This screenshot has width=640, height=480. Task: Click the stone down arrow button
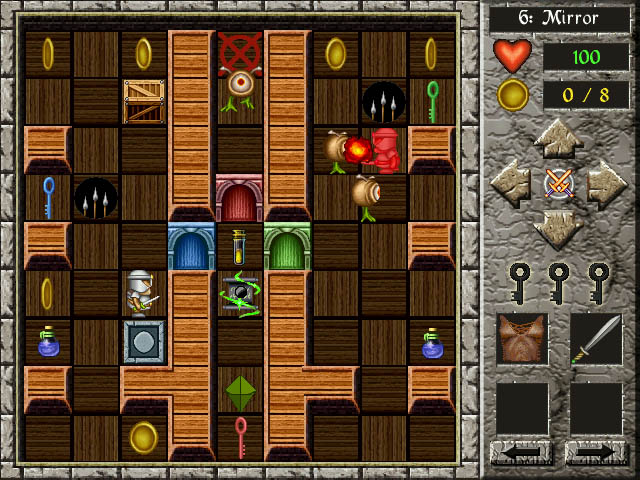click(558, 229)
